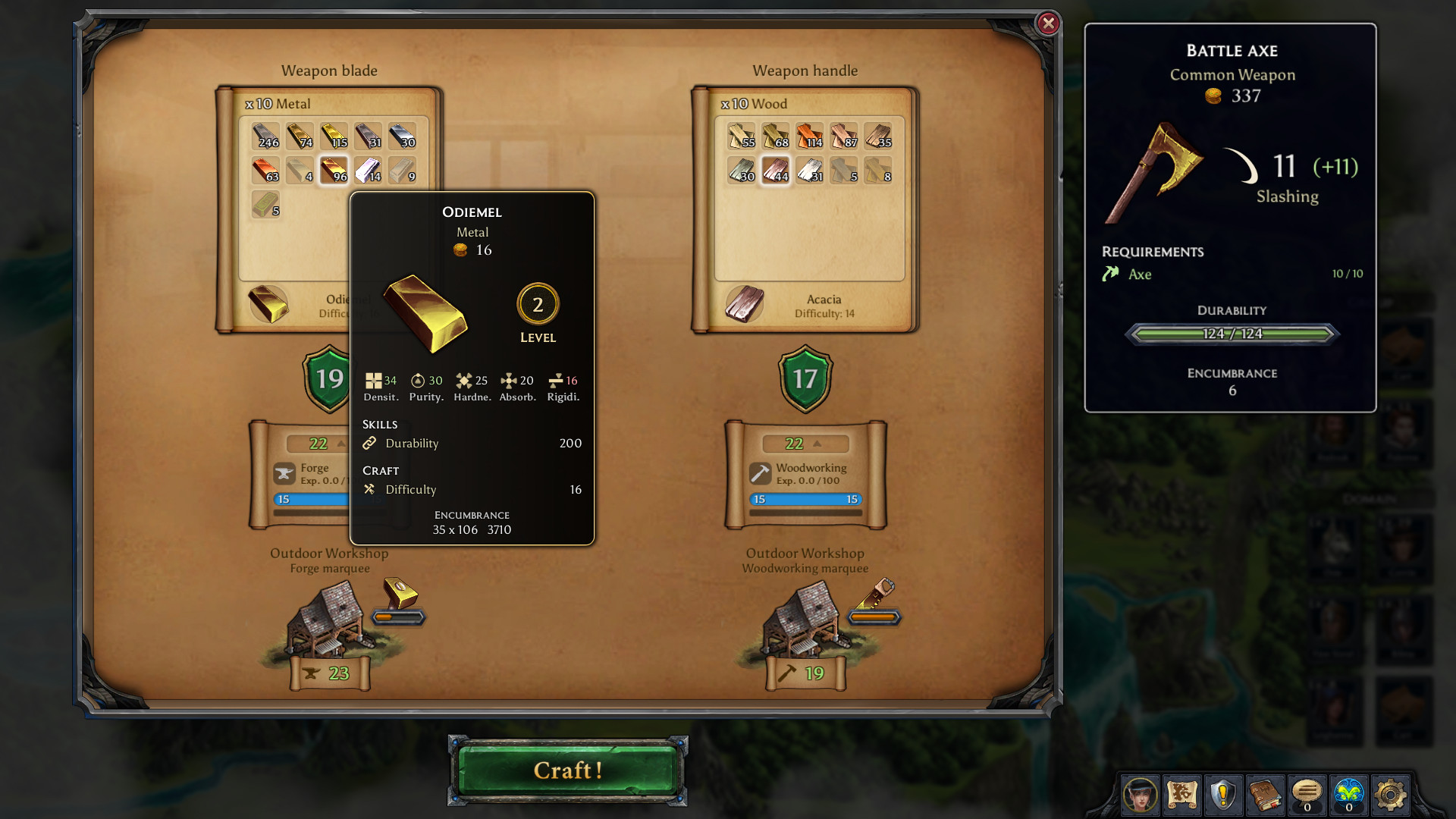
Task: Click the green Durability bar showing 124/124
Action: tap(1230, 334)
